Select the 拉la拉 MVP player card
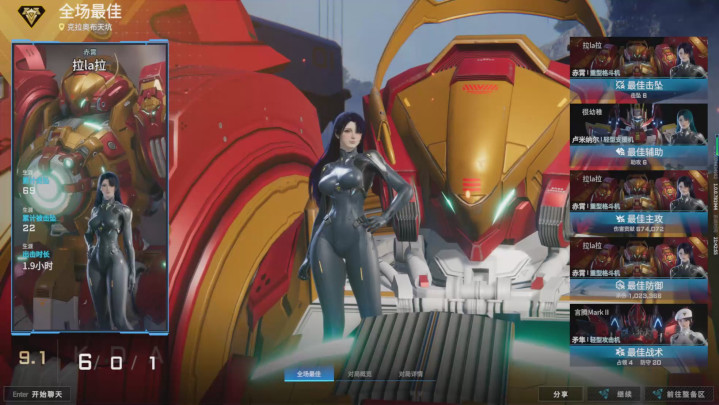Image resolution: width=719 pixels, height=405 pixels. pyautogui.click(x=89, y=190)
